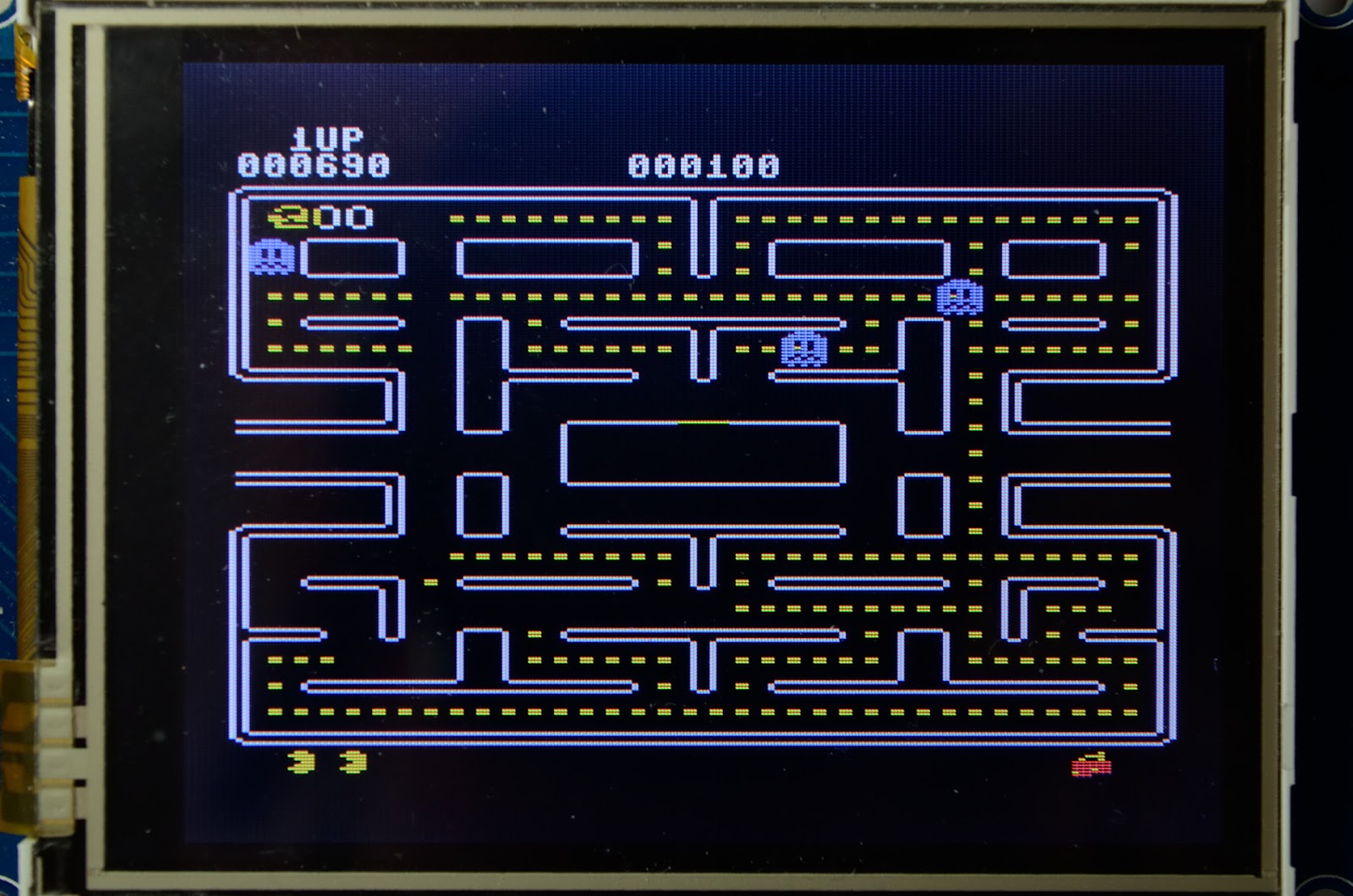
Task: Click the top tunnel opening of the maze
Action: click(x=702, y=203)
